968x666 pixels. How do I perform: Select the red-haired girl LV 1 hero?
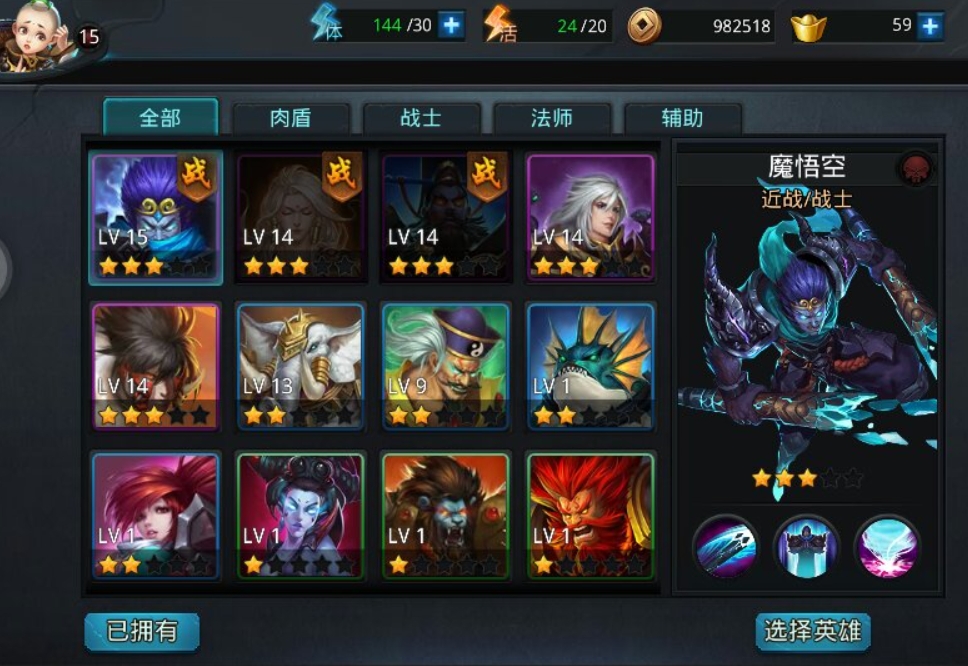pos(156,515)
